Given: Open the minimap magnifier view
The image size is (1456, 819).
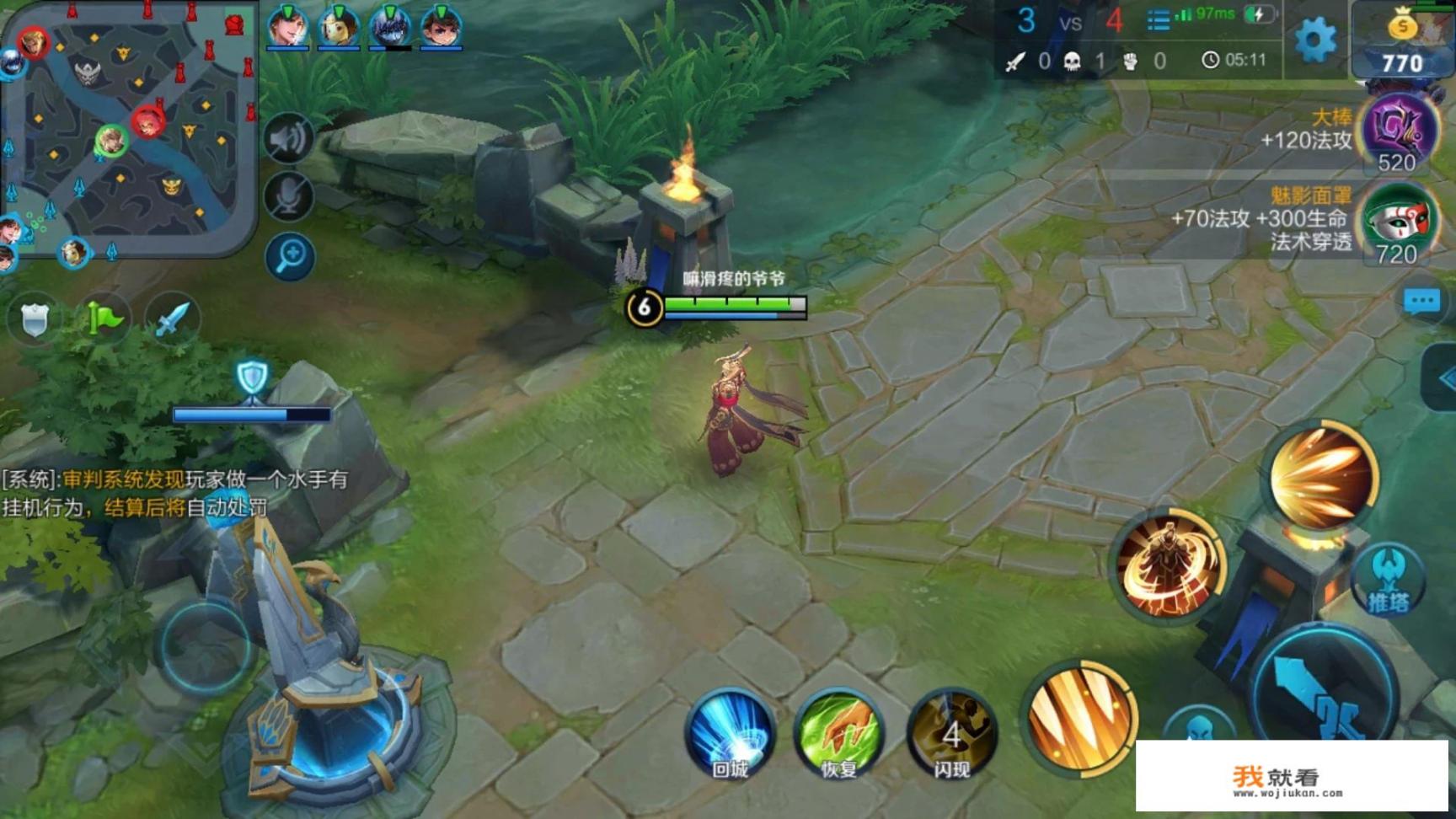Looking at the screenshot, I should tap(289, 256).
